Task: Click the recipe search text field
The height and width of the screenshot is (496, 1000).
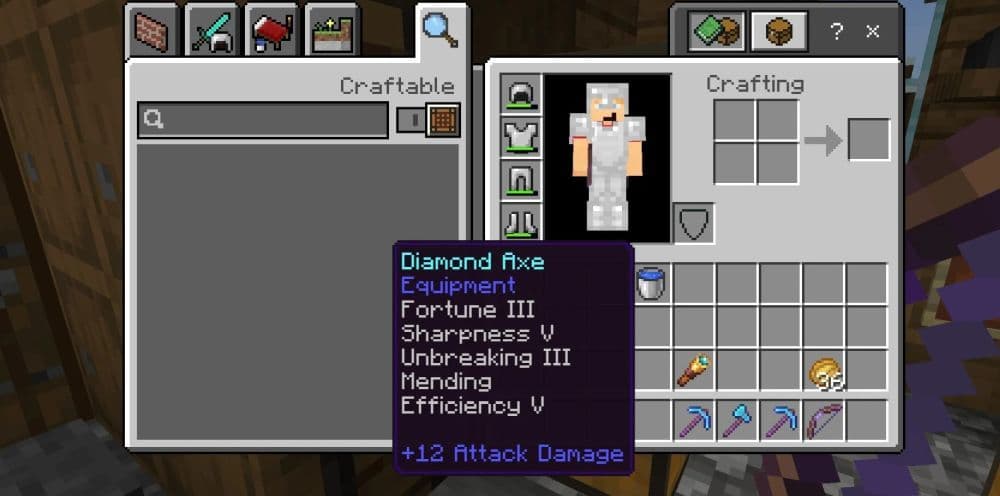Action: (262, 120)
